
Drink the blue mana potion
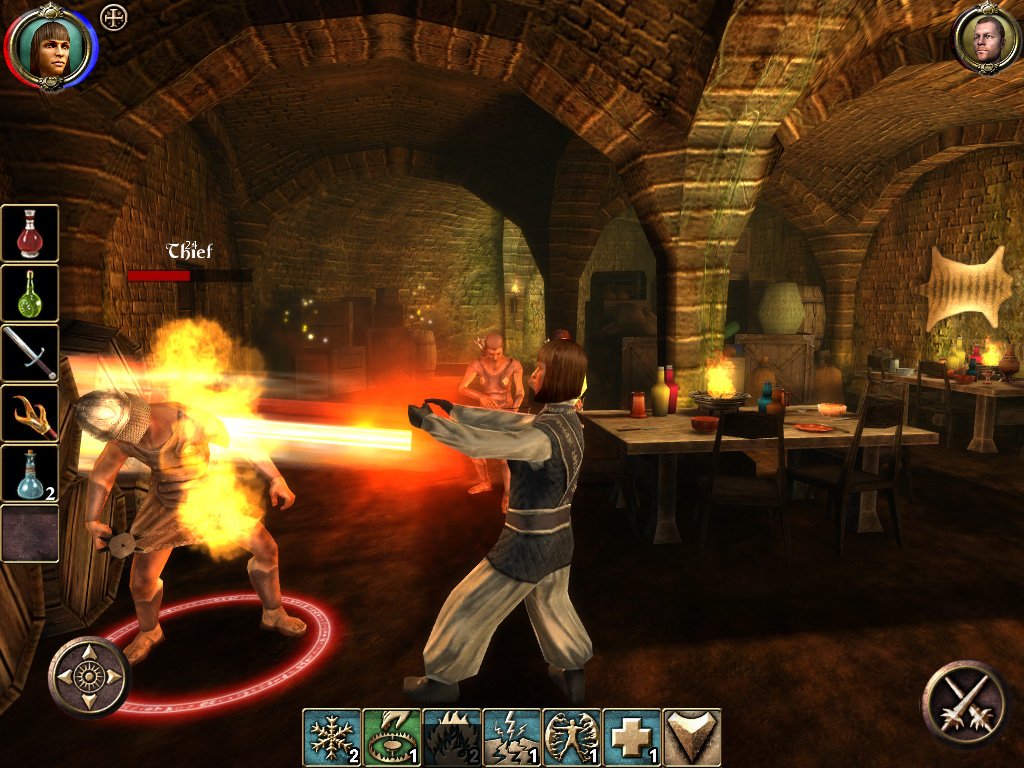30,473
